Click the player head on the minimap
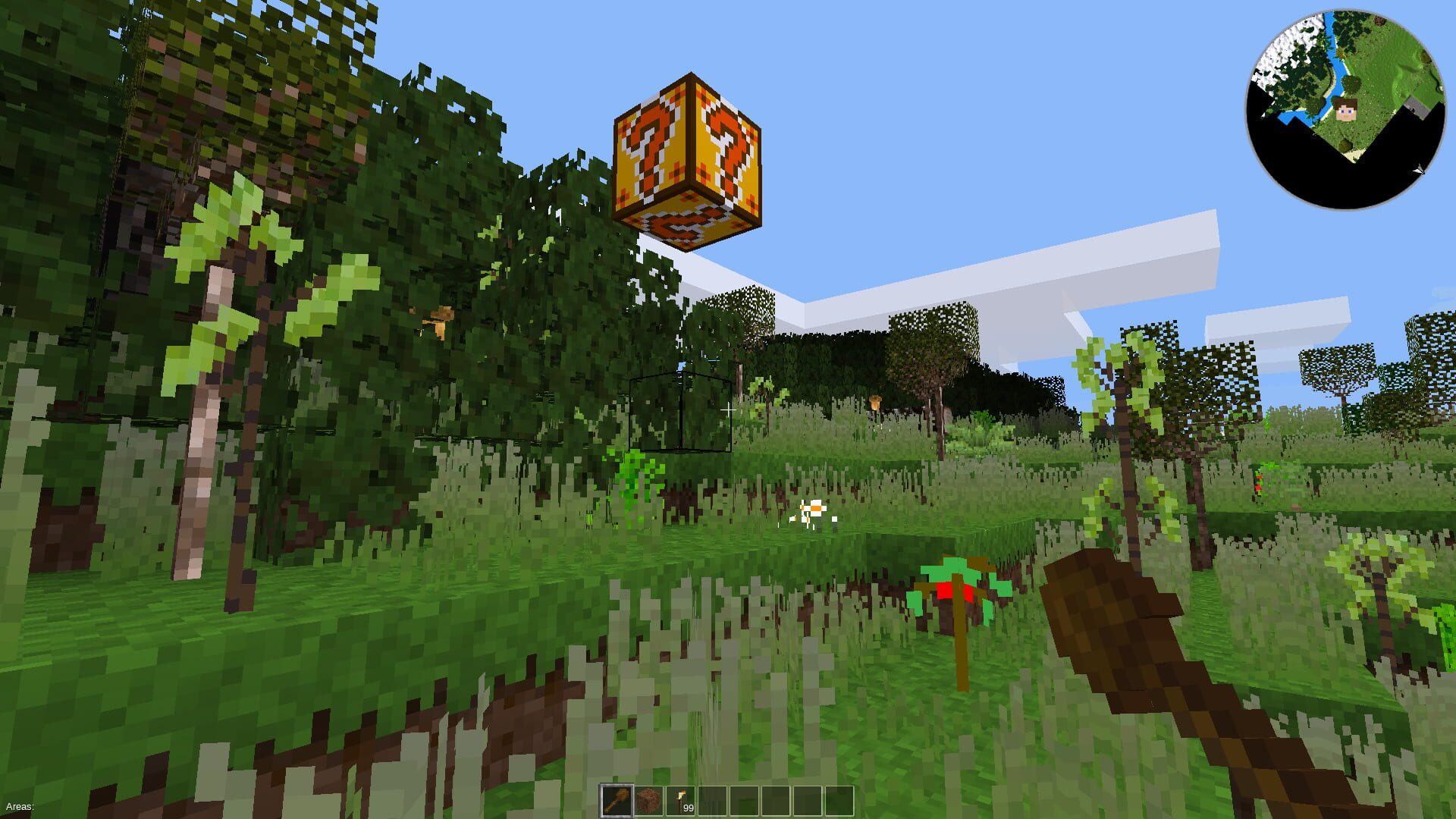 coord(1346,109)
